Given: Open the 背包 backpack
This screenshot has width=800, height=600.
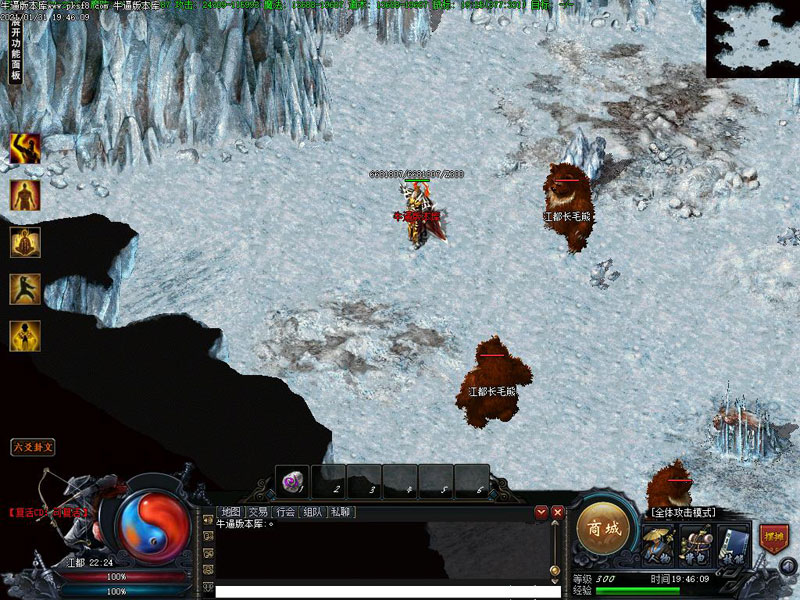Looking at the screenshot, I should click(x=696, y=547).
